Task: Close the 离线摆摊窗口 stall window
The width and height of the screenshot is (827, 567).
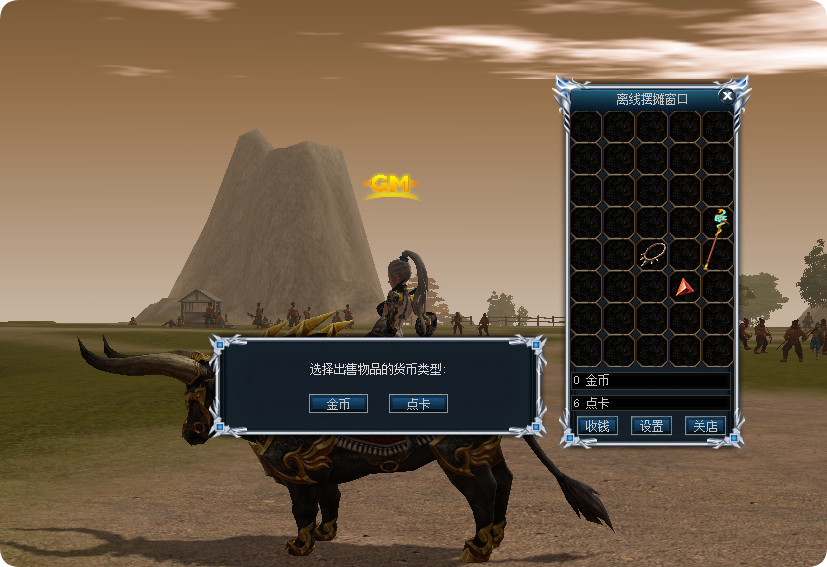Action: 727,96
